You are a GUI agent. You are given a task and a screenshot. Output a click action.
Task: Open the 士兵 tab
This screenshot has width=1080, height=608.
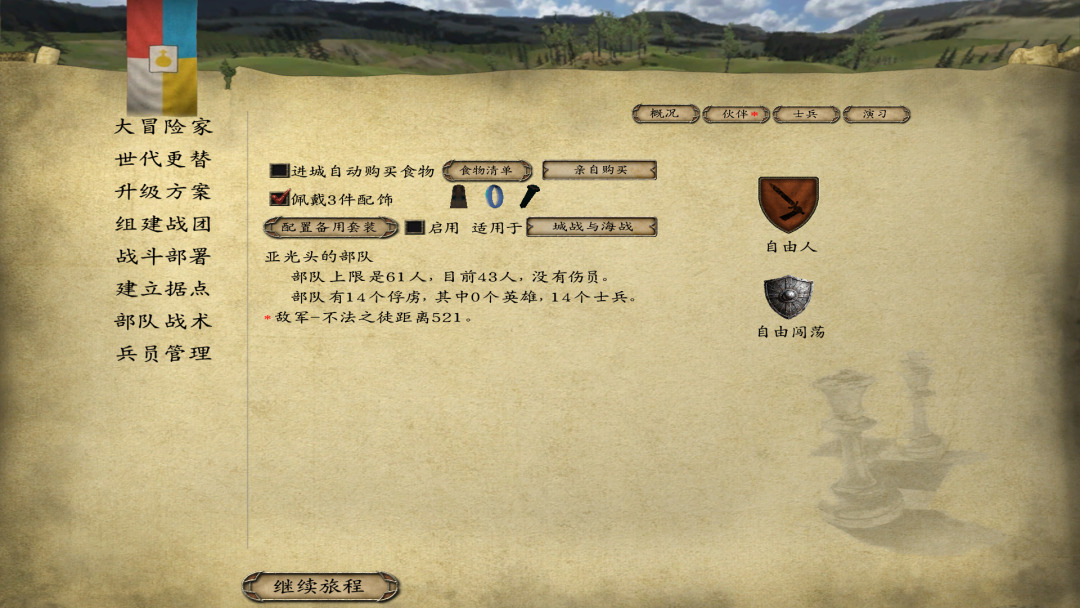point(806,114)
